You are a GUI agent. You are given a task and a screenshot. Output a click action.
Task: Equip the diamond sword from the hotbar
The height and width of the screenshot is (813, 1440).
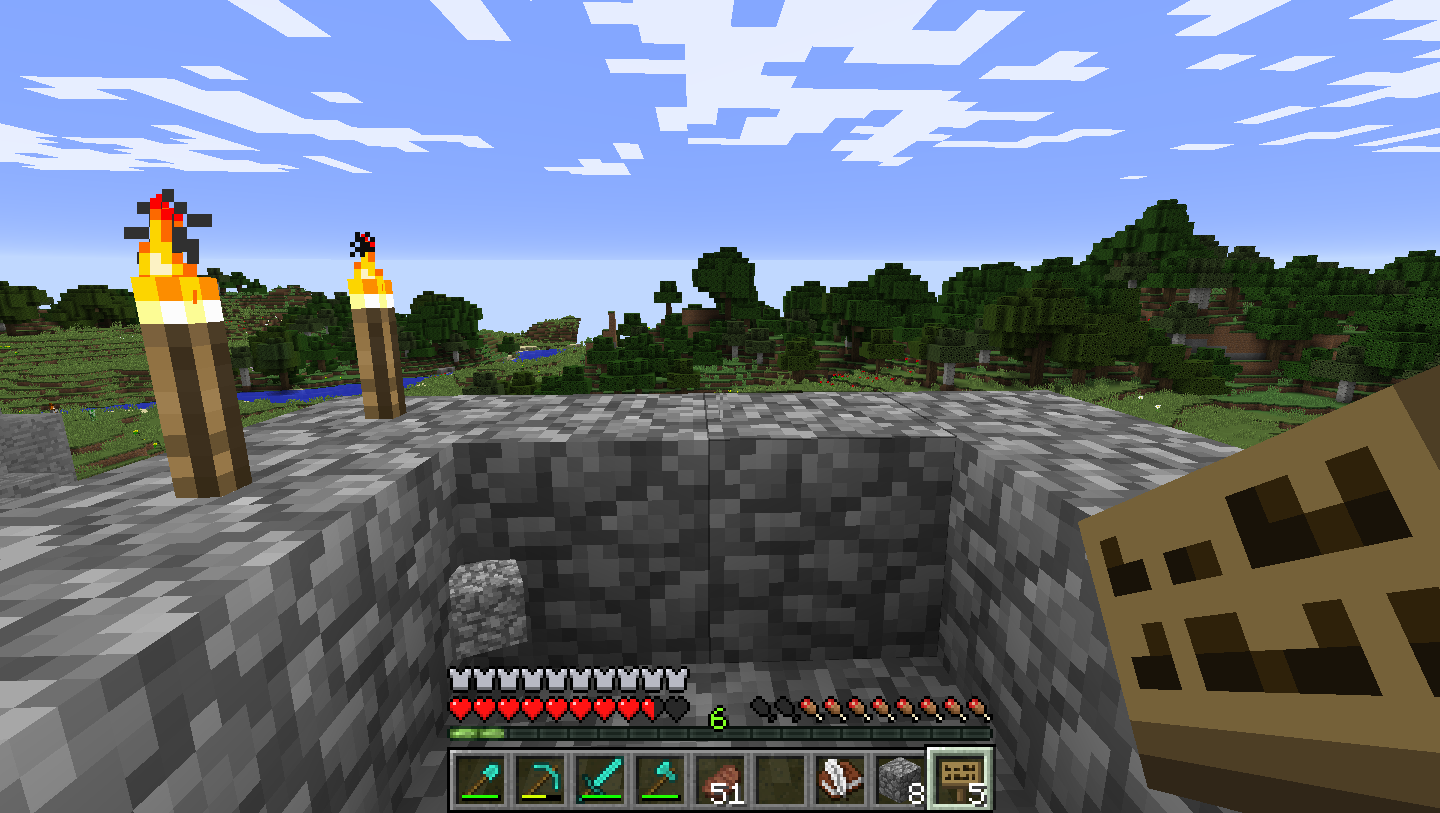pos(600,780)
